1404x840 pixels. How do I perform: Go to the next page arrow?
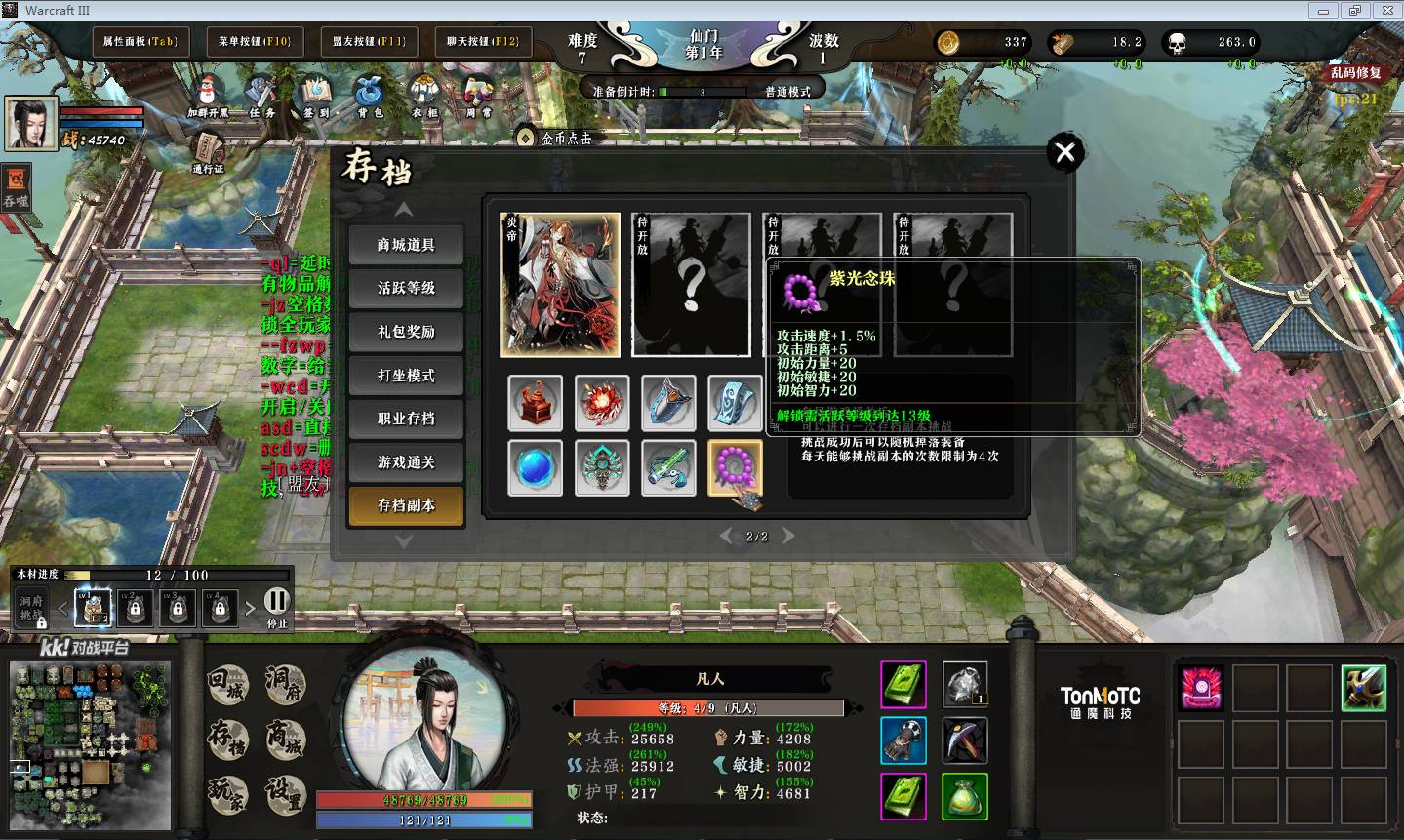788,536
